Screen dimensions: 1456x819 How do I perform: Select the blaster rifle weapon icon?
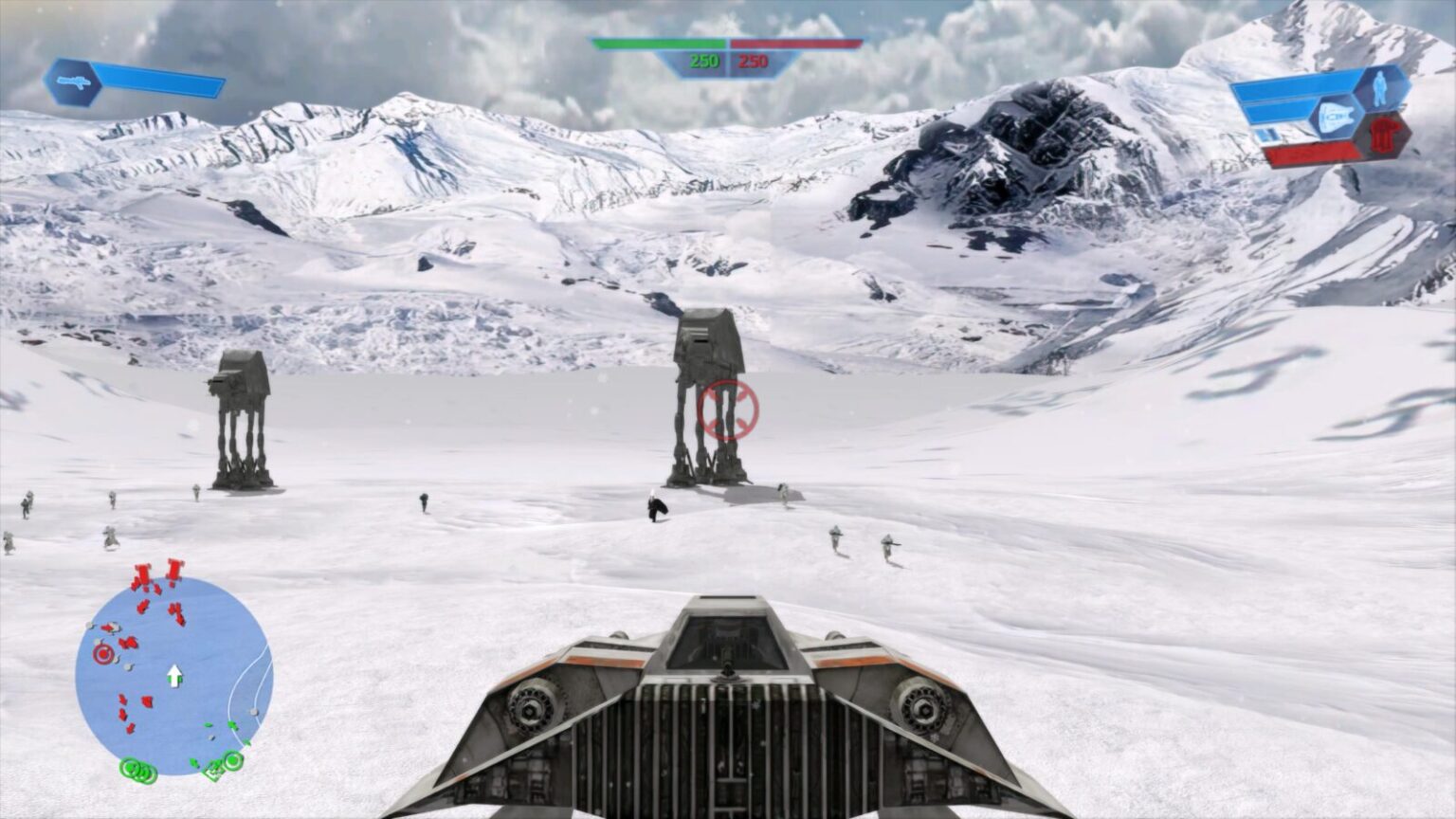(74, 81)
